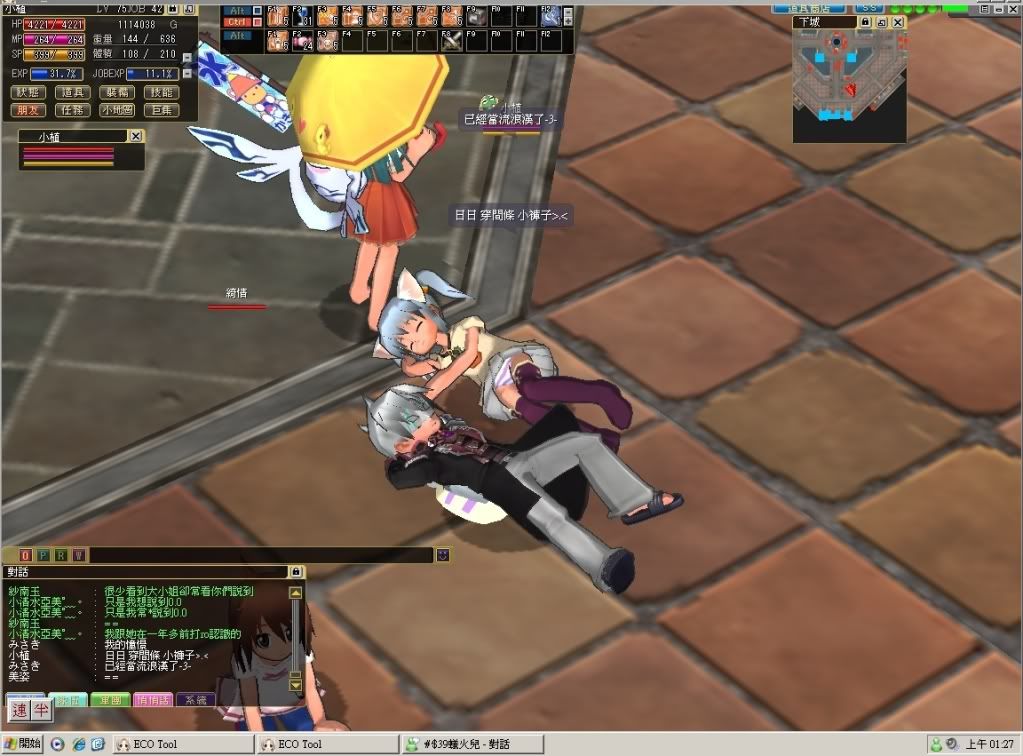Open the chat emoticon face button
This screenshot has width=1023, height=756.
click(443, 555)
